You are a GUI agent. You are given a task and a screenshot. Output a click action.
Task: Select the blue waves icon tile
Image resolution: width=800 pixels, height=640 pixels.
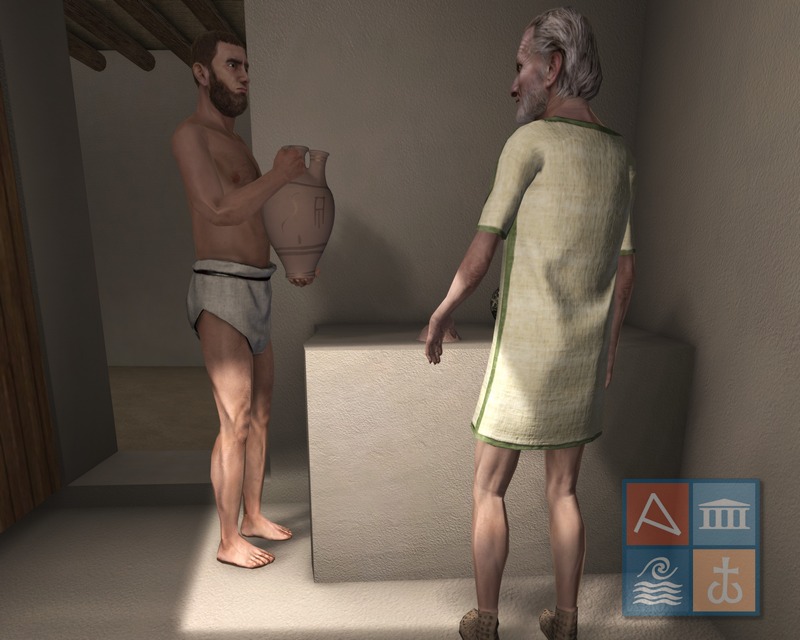tap(658, 580)
